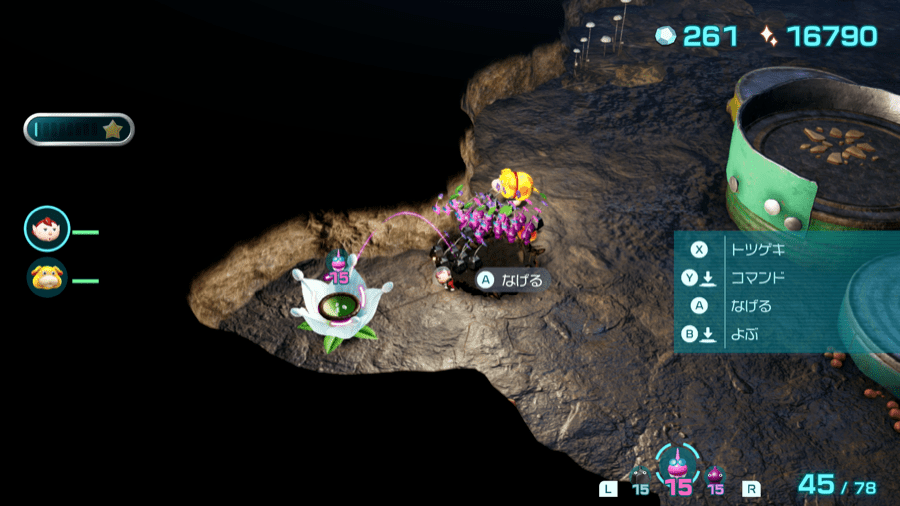The height and width of the screenshot is (506, 900).
Task: Click the highlighted pink Pikmin squad icon
Action: [679, 468]
